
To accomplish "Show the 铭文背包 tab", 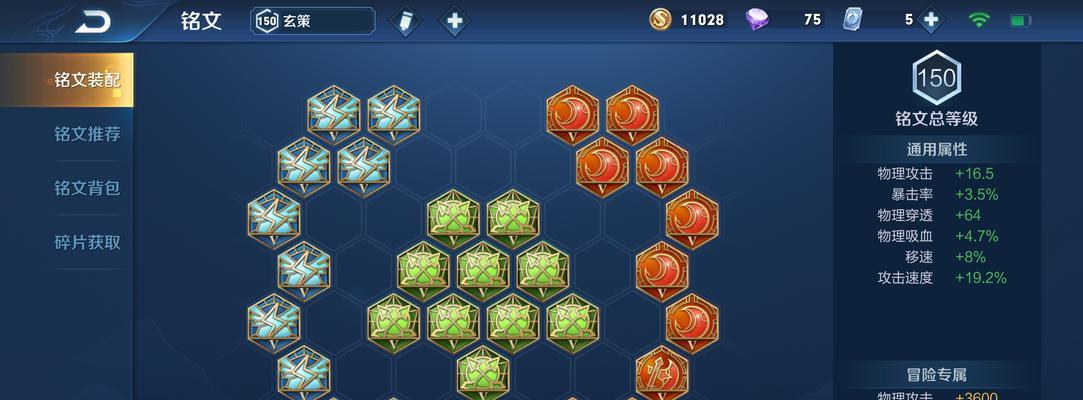I will coord(87,188).
